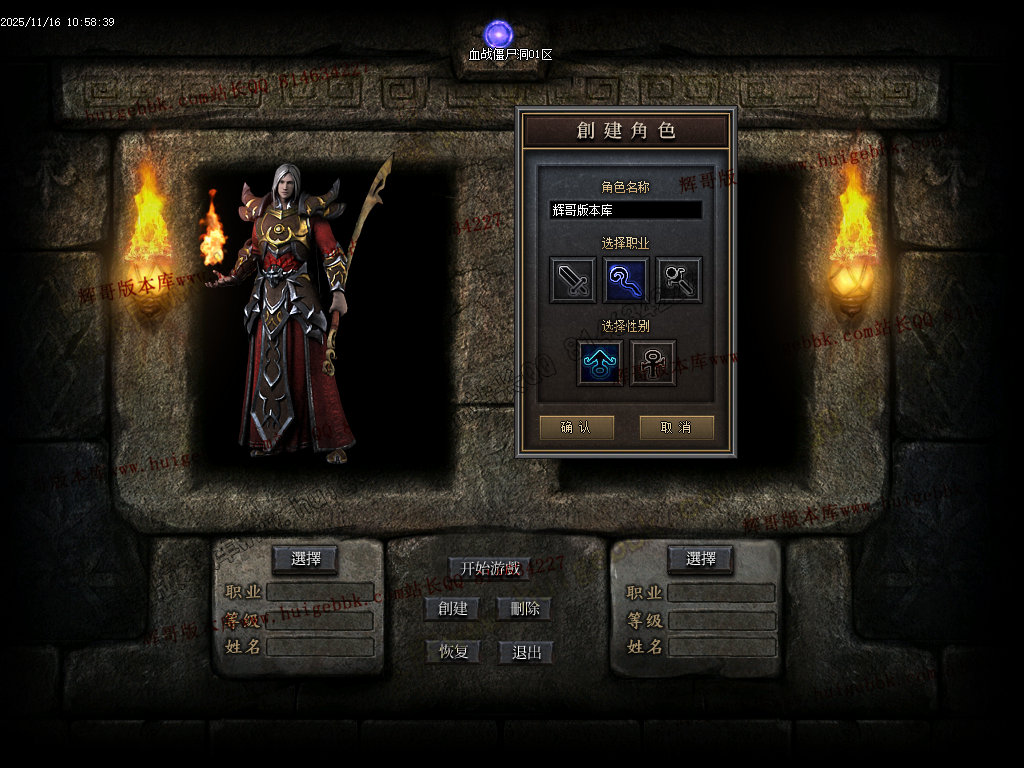
Task: Restore a character with 恢复
Action: point(453,652)
